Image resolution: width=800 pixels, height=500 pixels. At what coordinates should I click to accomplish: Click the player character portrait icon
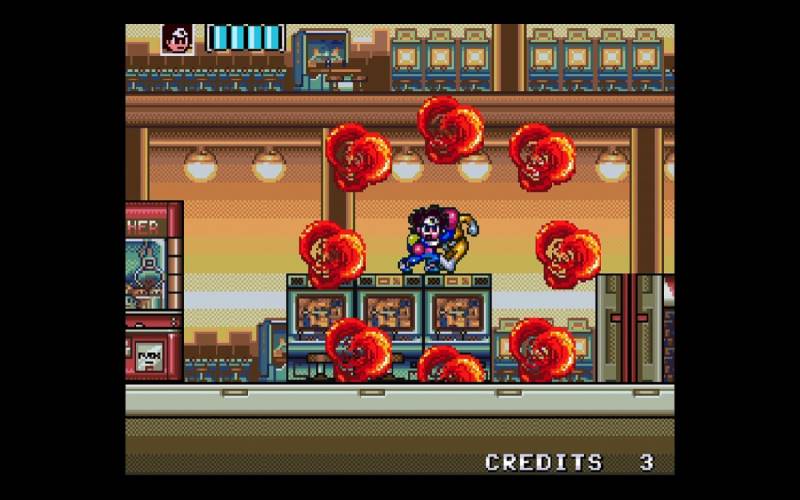(177, 39)
